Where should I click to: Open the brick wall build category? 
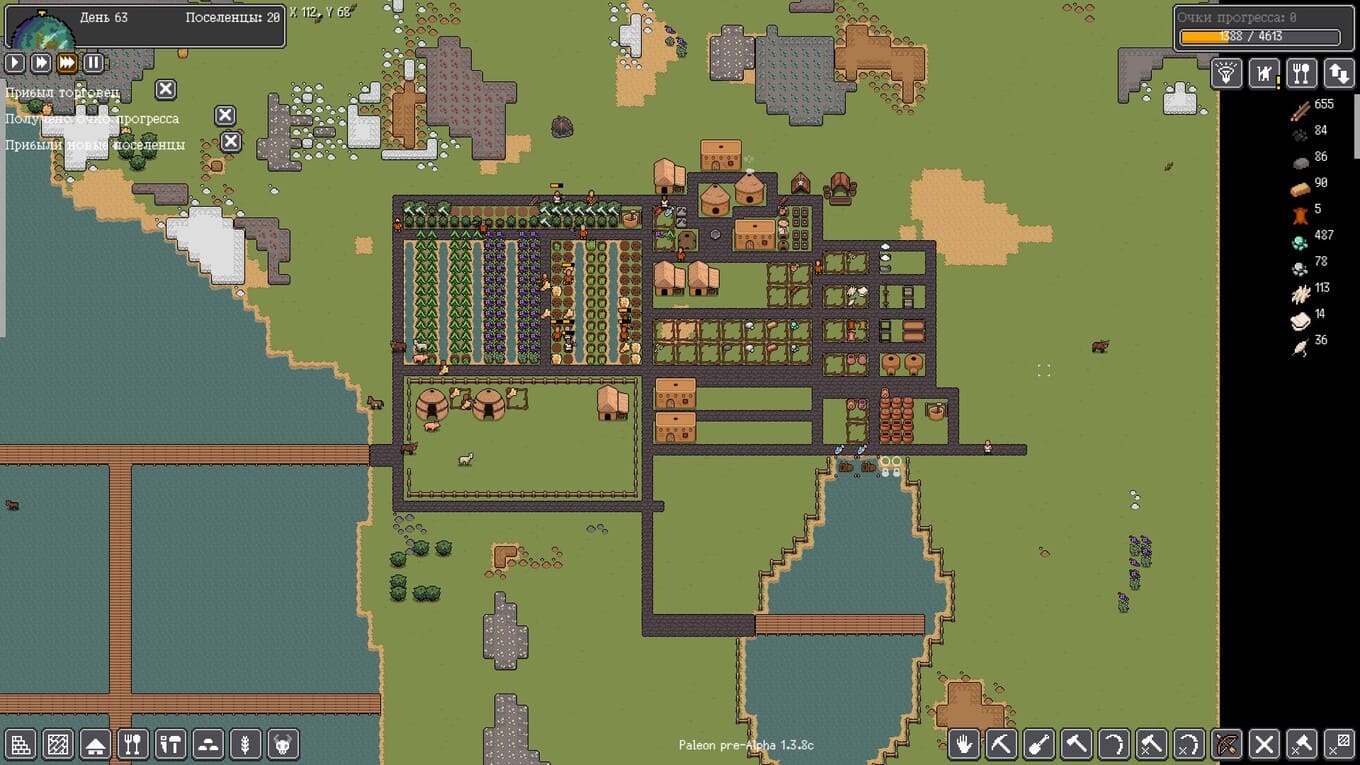point(21,744)
